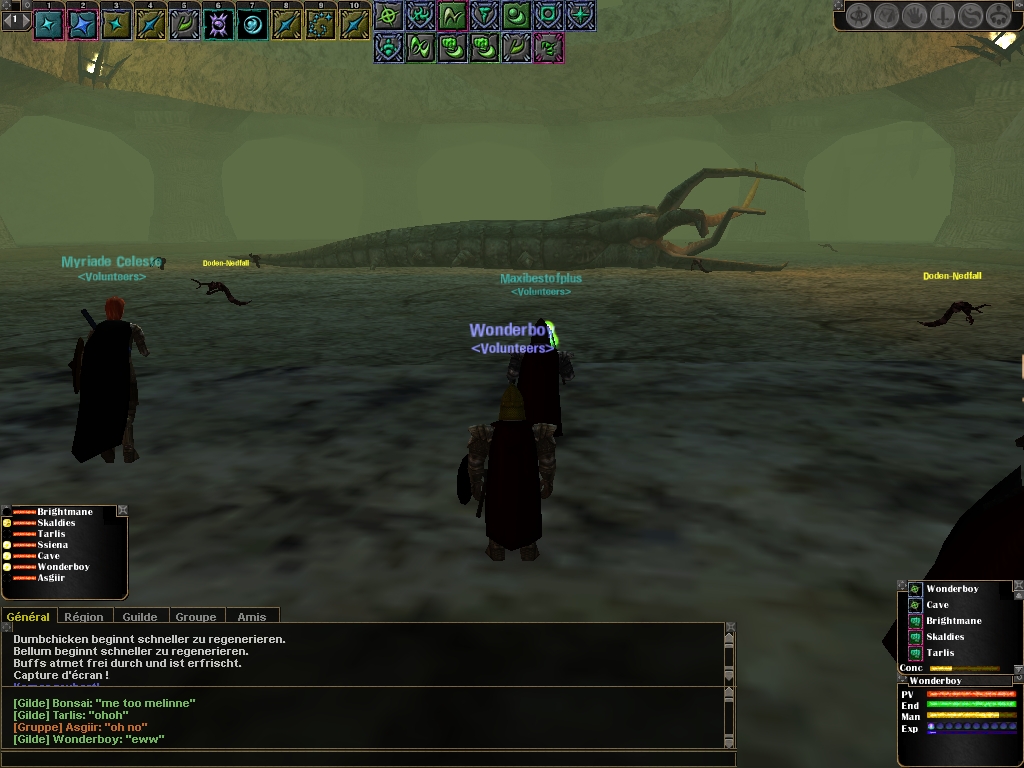Open the sword combat menu icon
Image resolution: width=1024 pixels, height=768 pixels.
[942, 16]
